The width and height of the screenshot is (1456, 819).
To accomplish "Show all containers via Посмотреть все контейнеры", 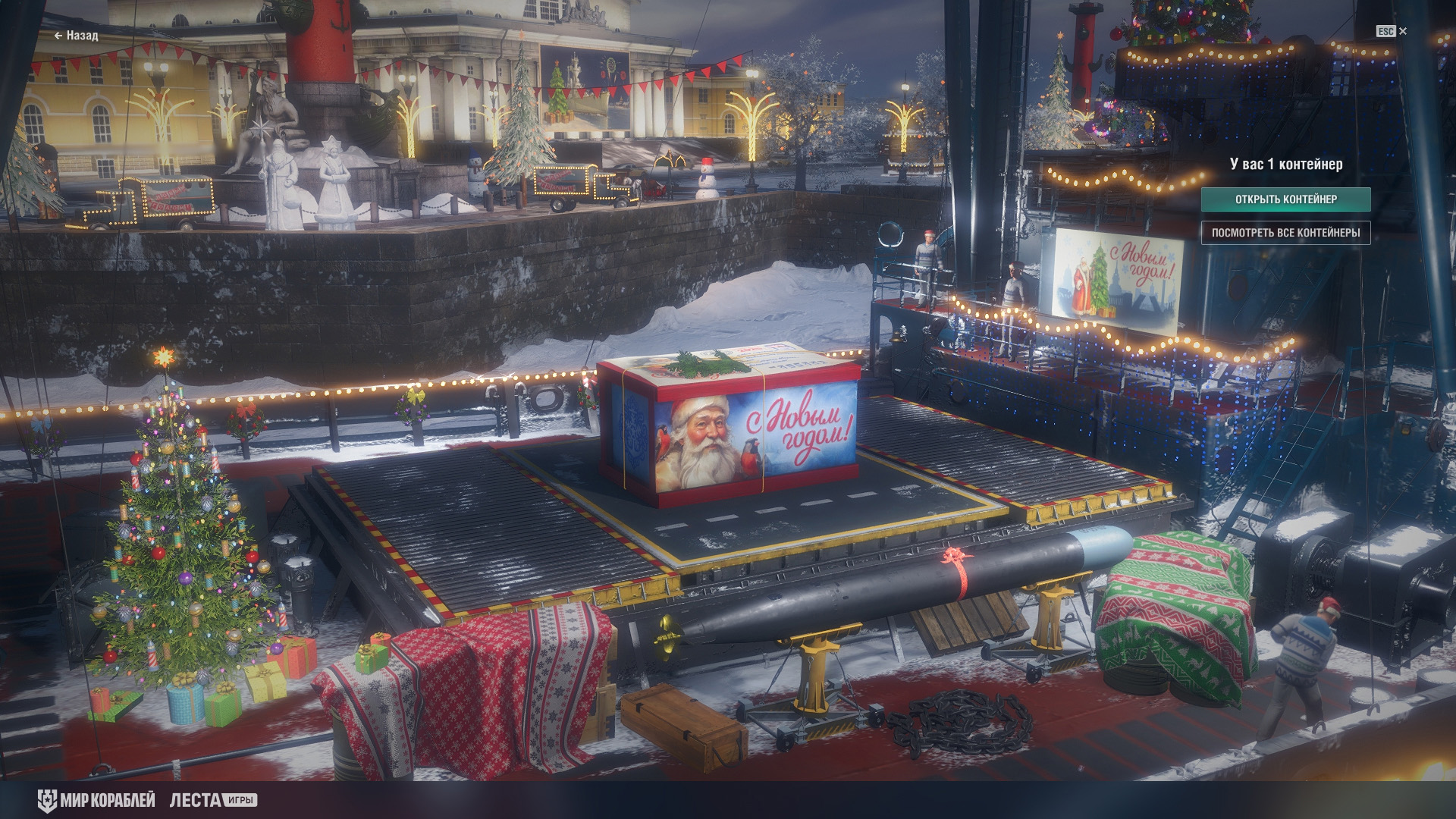I will [x=1285, y=233].
